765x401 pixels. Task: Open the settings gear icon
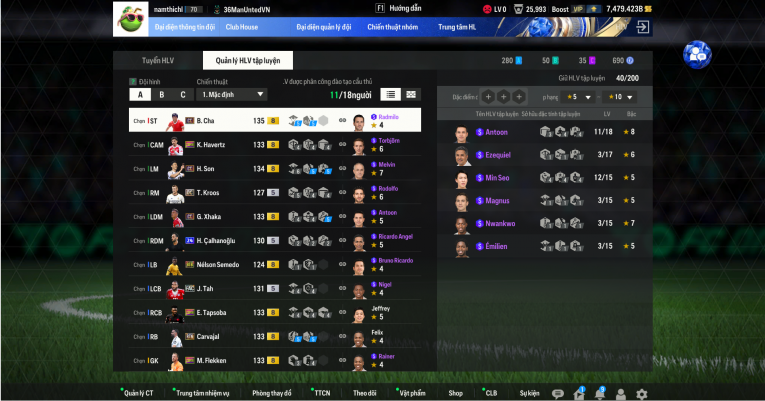[x=641, y=394]
